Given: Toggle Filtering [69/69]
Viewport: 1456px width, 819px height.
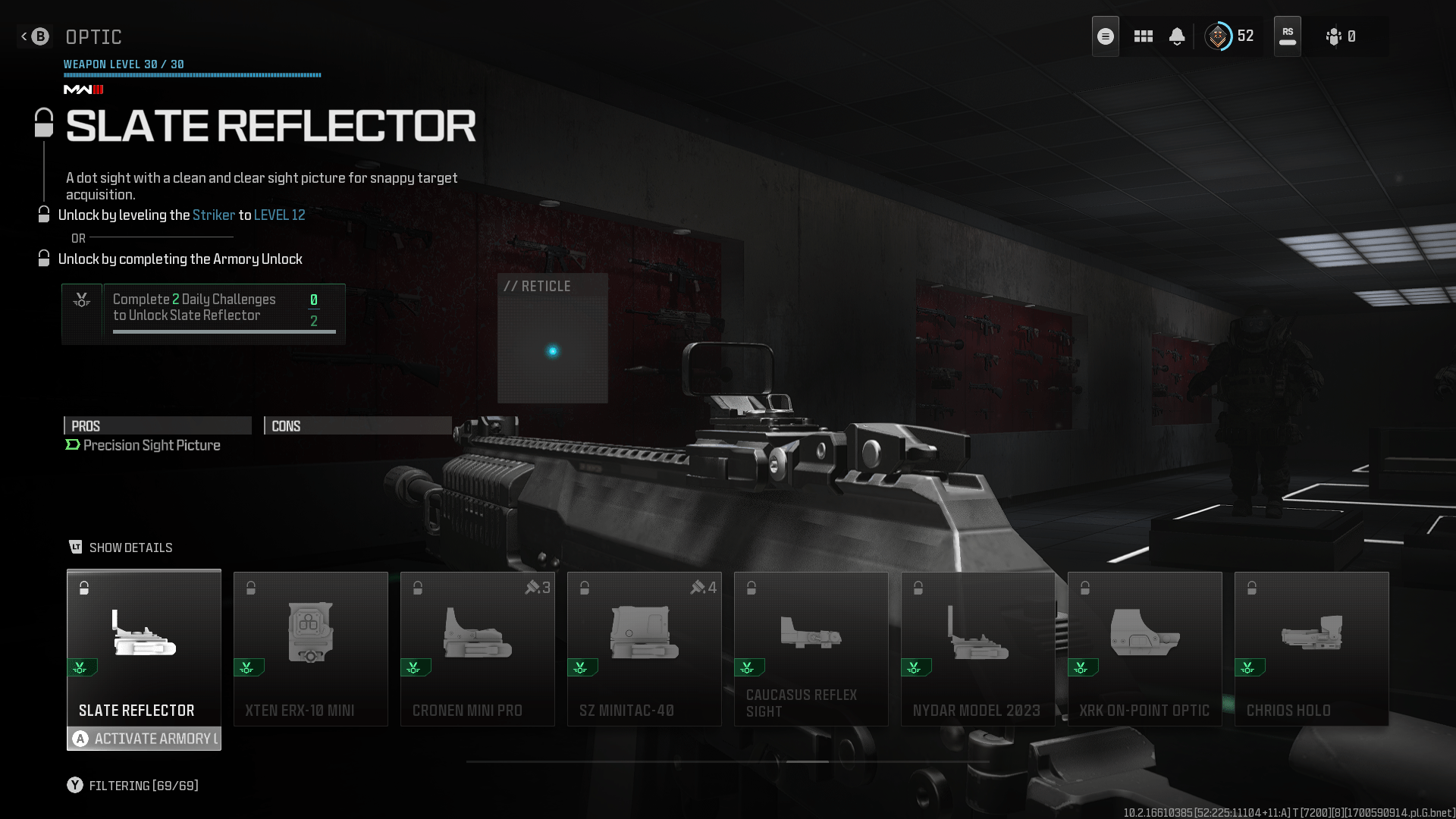Looking at the screenshot, I should click(x=133, y=786).
